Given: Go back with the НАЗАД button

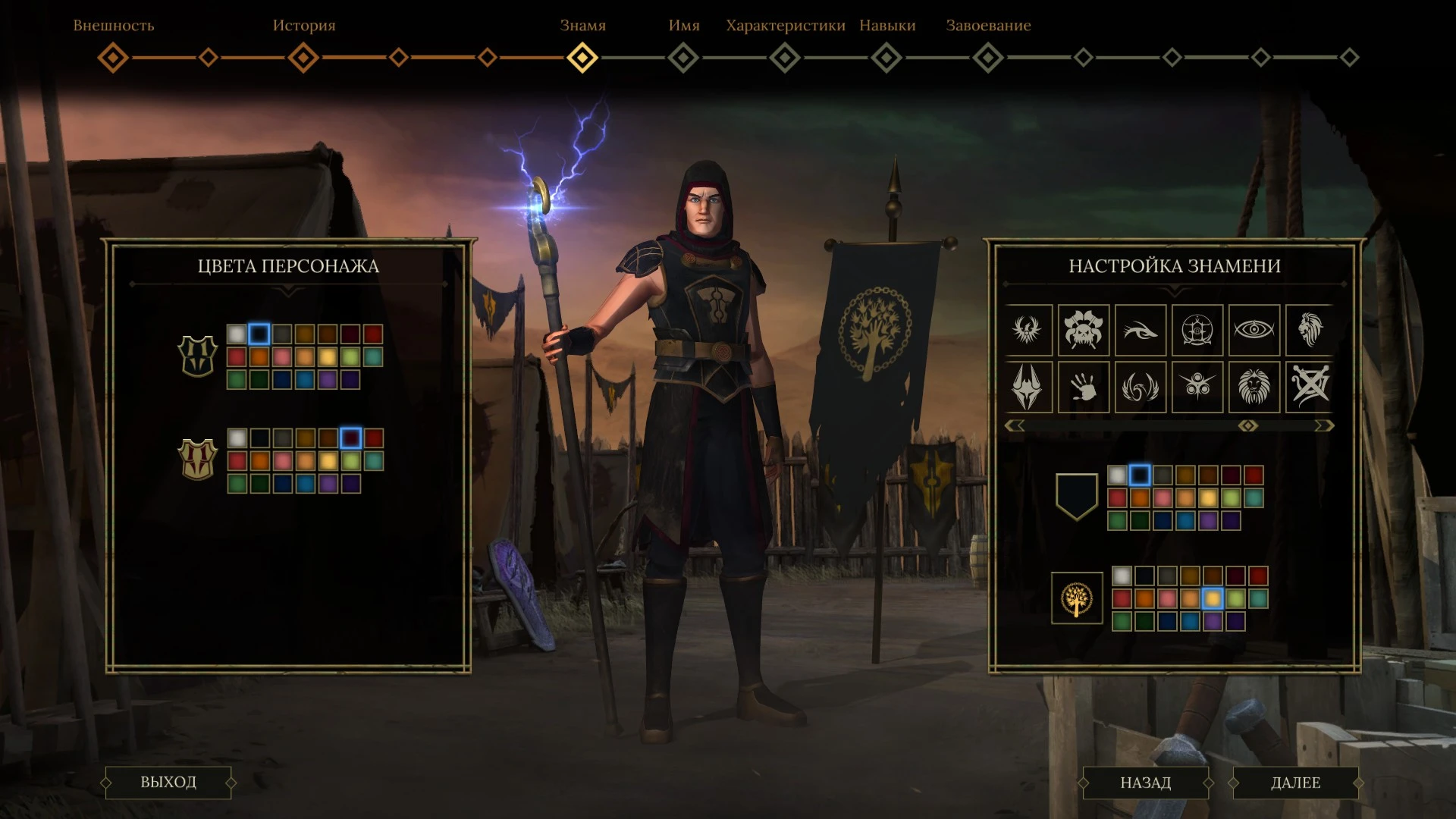Looking at the screenshot, I should (x=1145, y=783).
